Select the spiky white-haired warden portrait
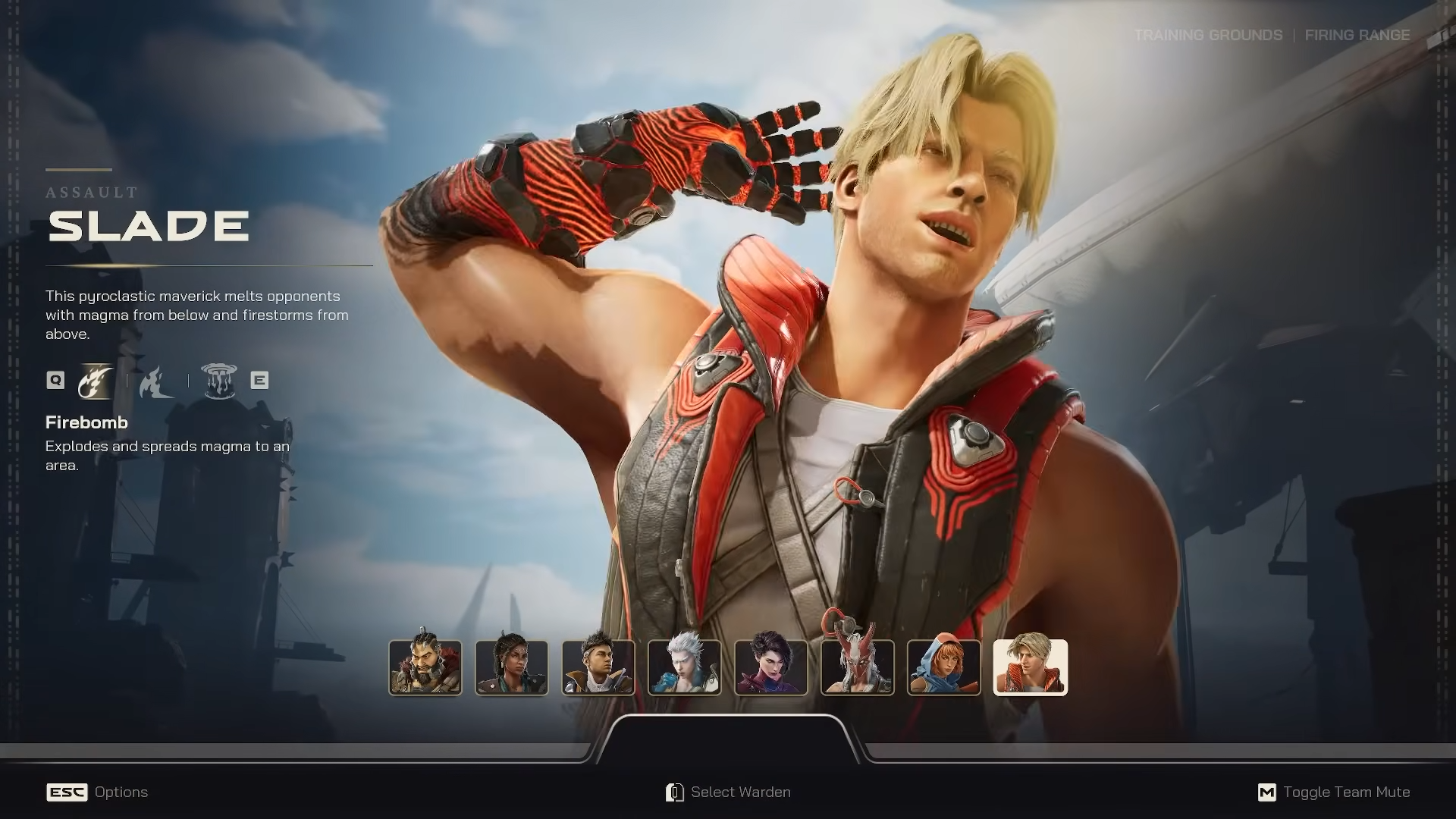1456x819 pixels. click(684, 667)
